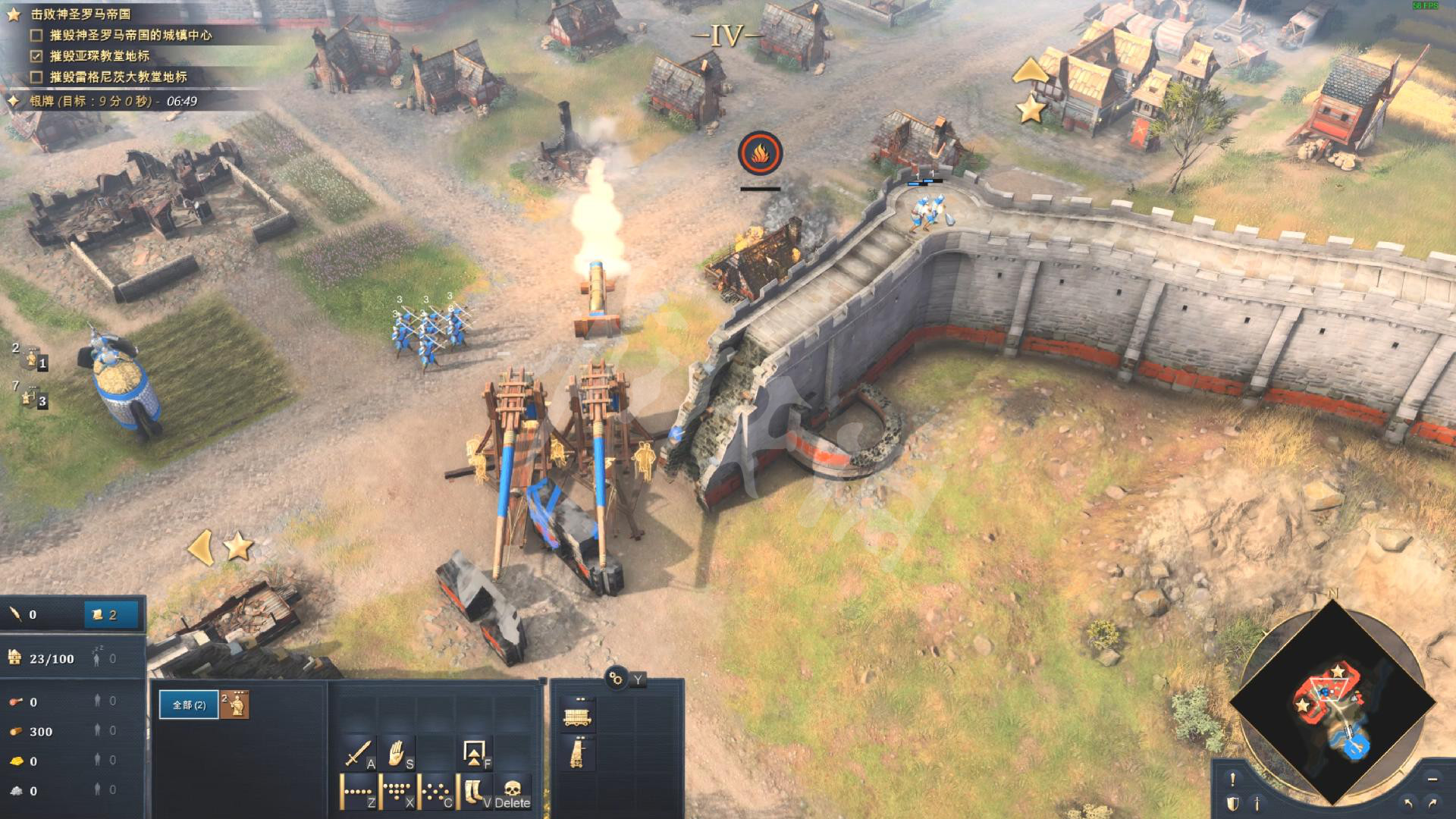The height and width of the screenshot is (819, 1456).
Task: Toggle the shield filter under the minimap
Action: (x=1233, y=803)
